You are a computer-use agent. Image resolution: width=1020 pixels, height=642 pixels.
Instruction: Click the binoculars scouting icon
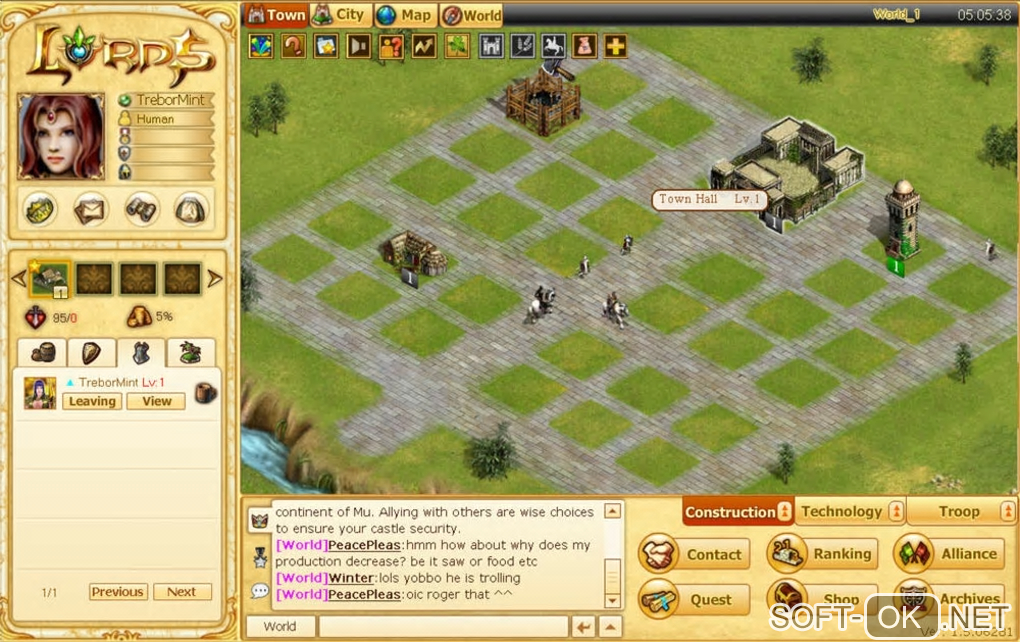click(141, 209)
